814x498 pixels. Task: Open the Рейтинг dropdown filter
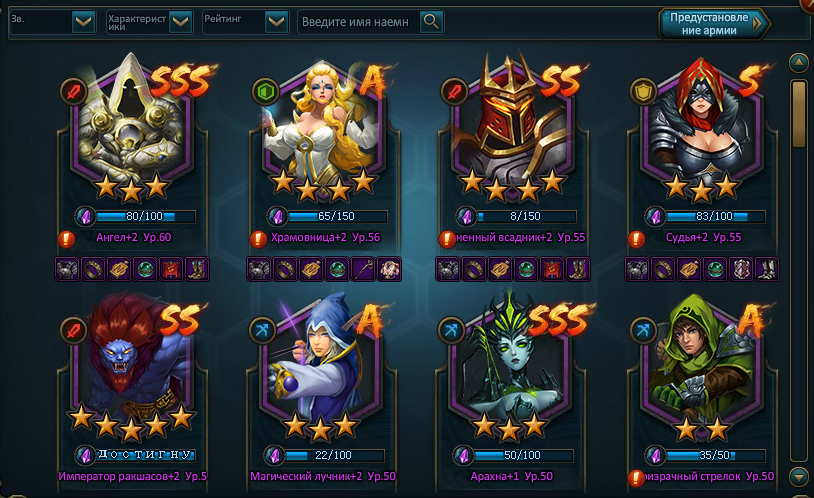tap(277, 21)
